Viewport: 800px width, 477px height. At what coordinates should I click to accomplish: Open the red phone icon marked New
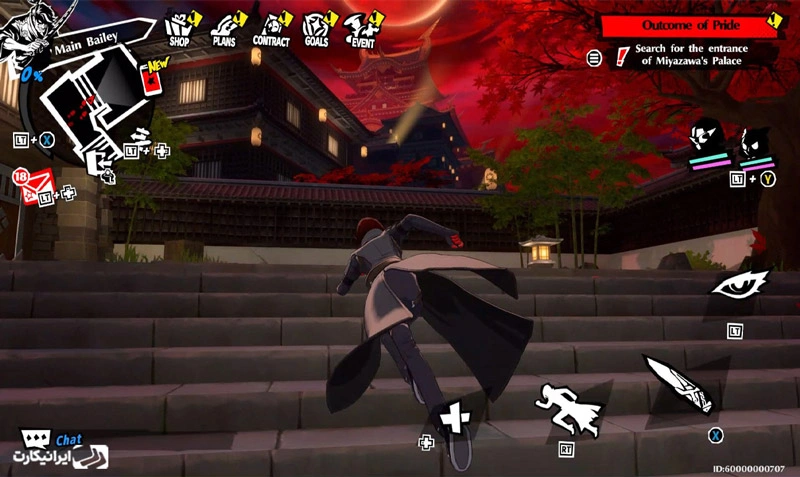(153, 81)
